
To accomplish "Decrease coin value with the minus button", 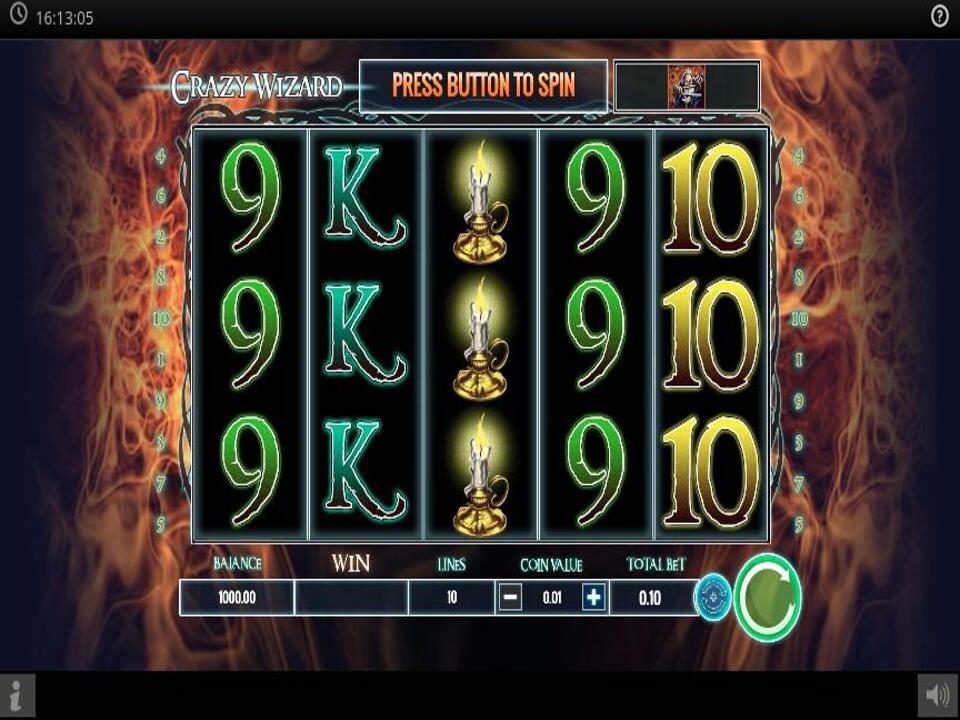I will [510, 598].
